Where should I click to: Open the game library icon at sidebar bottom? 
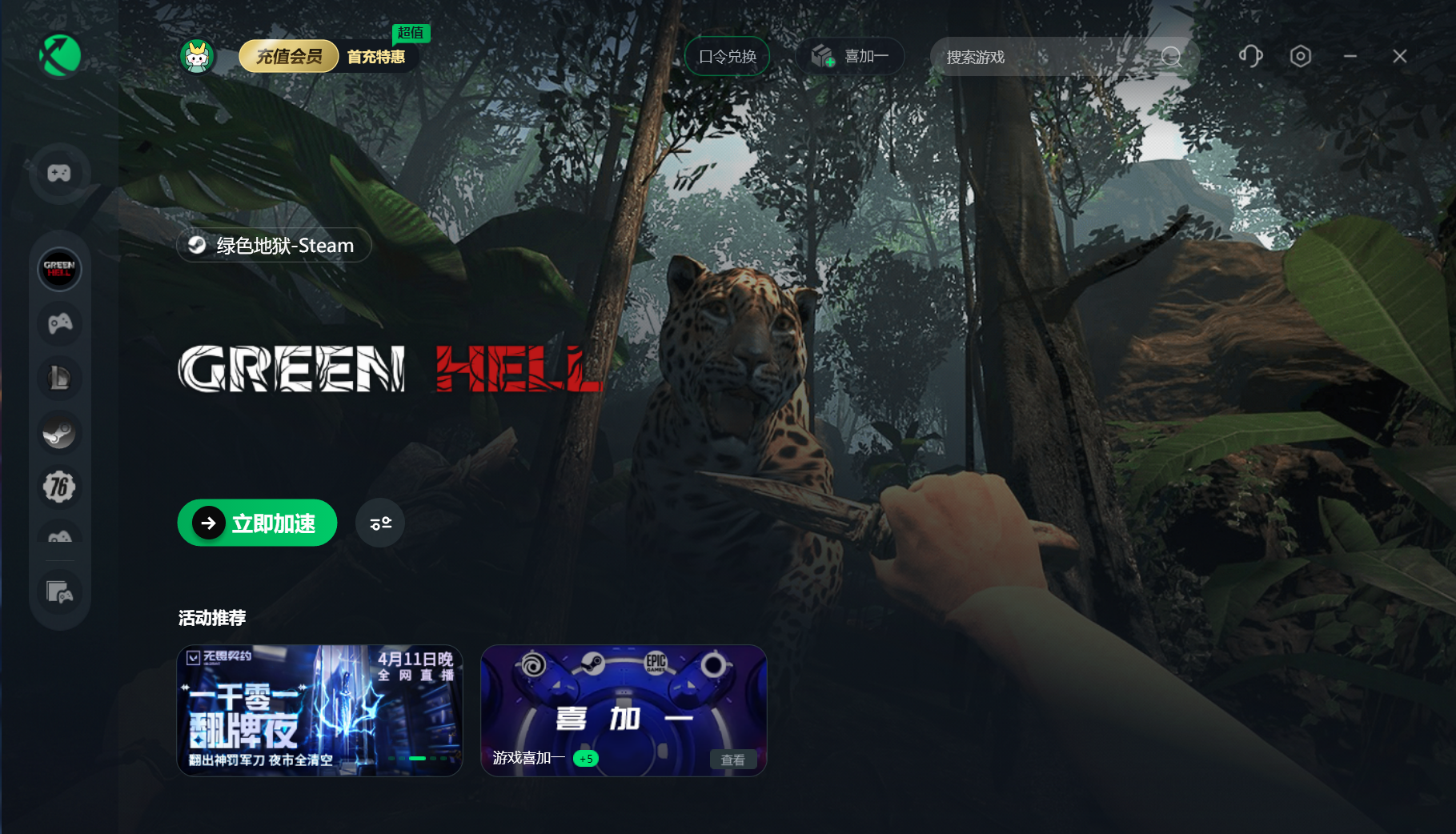coord(59,592)
